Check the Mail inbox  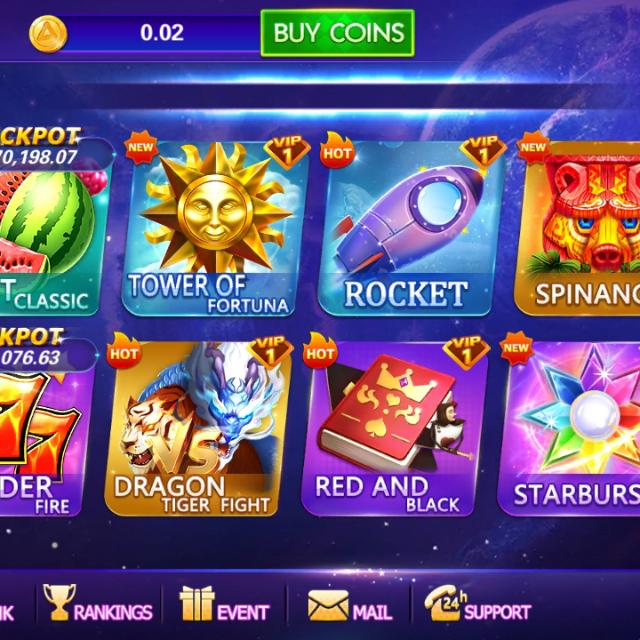coord(349,607)
